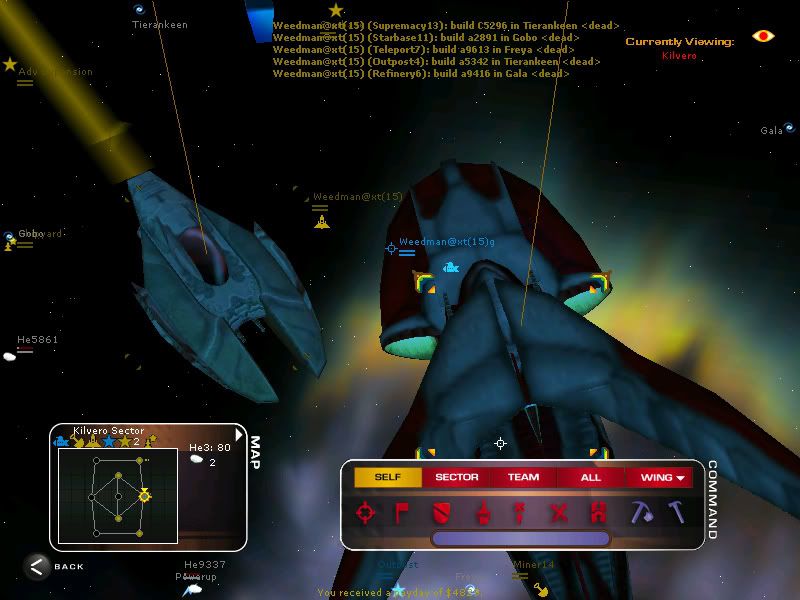This screenshot has height=600, width=800.
Task: Switch to the SECTOR command tab
Action: point(457,477)
